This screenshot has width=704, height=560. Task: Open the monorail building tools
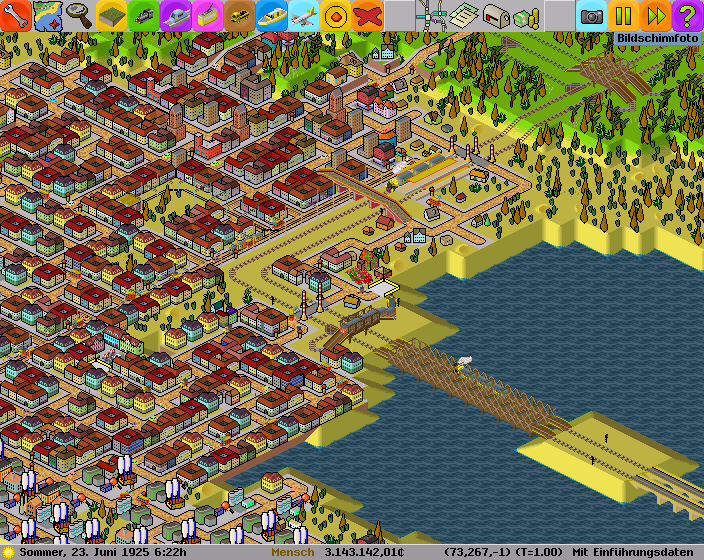point(176,16)
